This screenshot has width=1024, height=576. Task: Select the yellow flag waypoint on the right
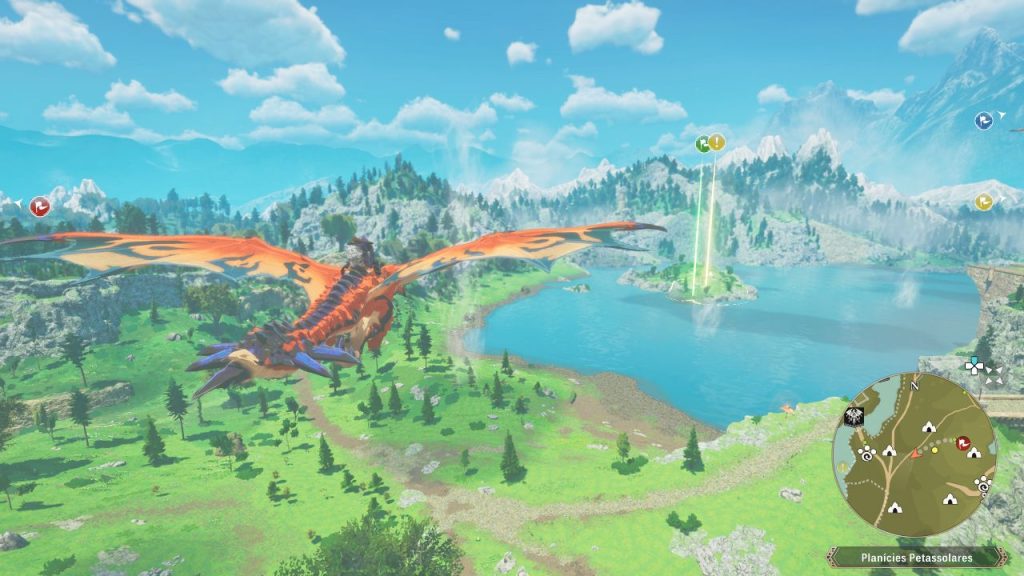click(984, 202)
